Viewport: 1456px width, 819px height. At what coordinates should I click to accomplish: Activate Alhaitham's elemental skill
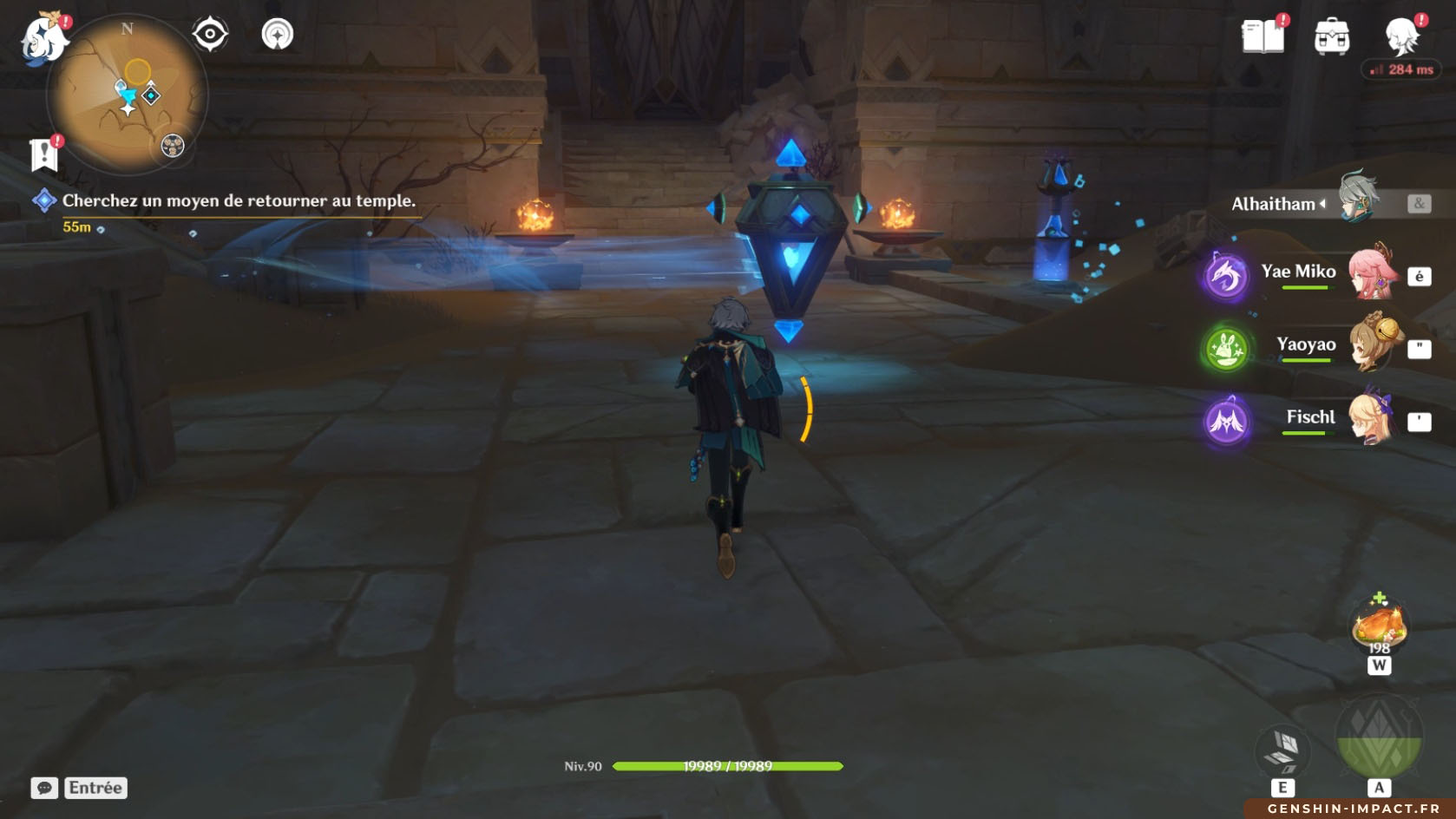pyautogui.click(x=1282, y=750)
